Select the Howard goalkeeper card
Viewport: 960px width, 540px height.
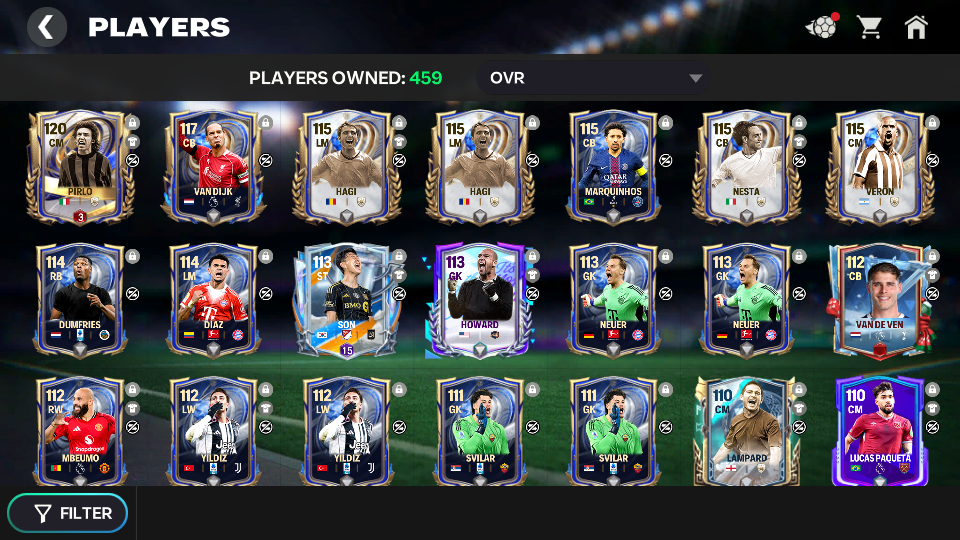pyautogui.click(x=478, y=299)
